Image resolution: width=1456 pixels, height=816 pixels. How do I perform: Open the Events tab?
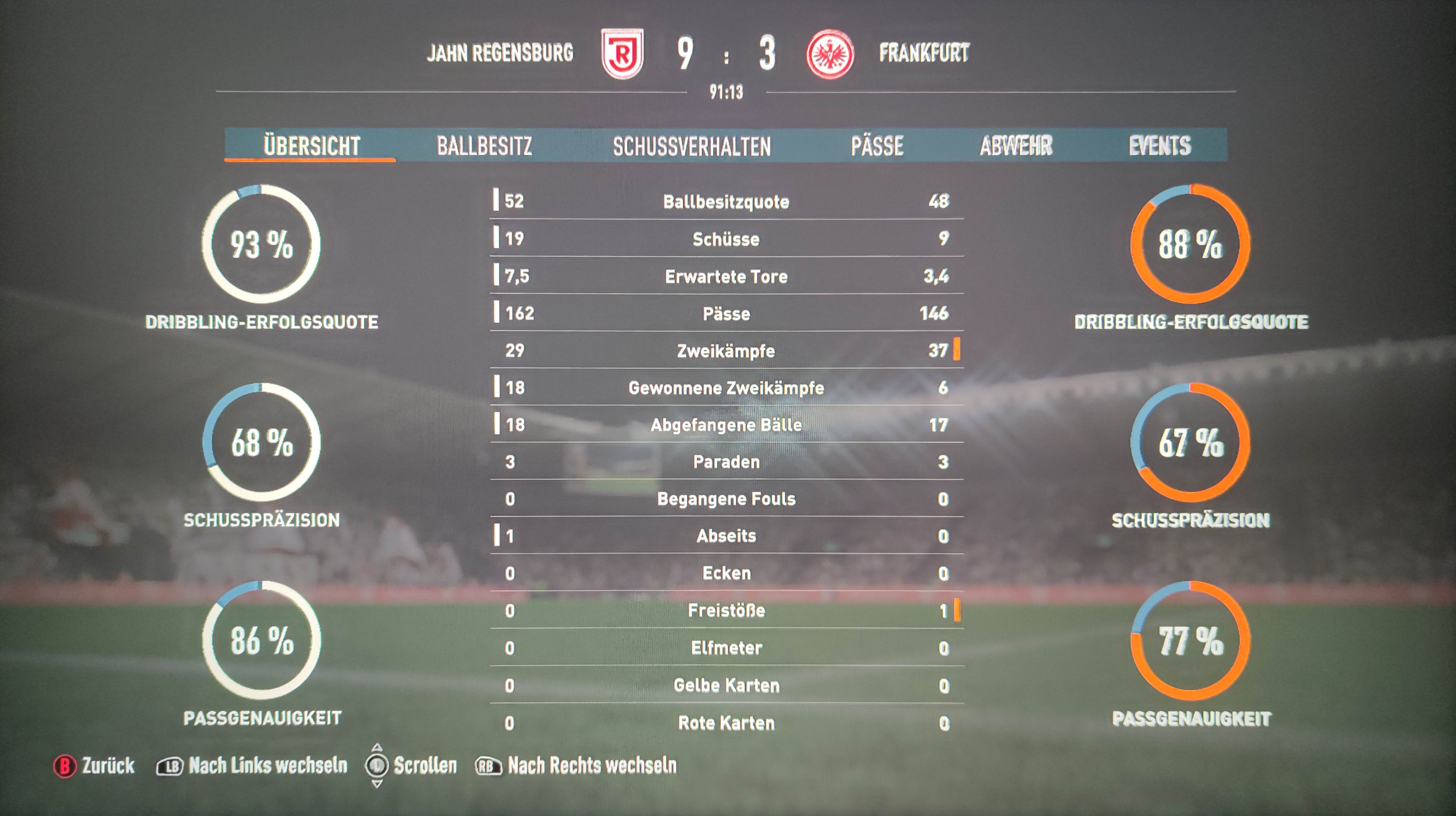click(1160, 146)
